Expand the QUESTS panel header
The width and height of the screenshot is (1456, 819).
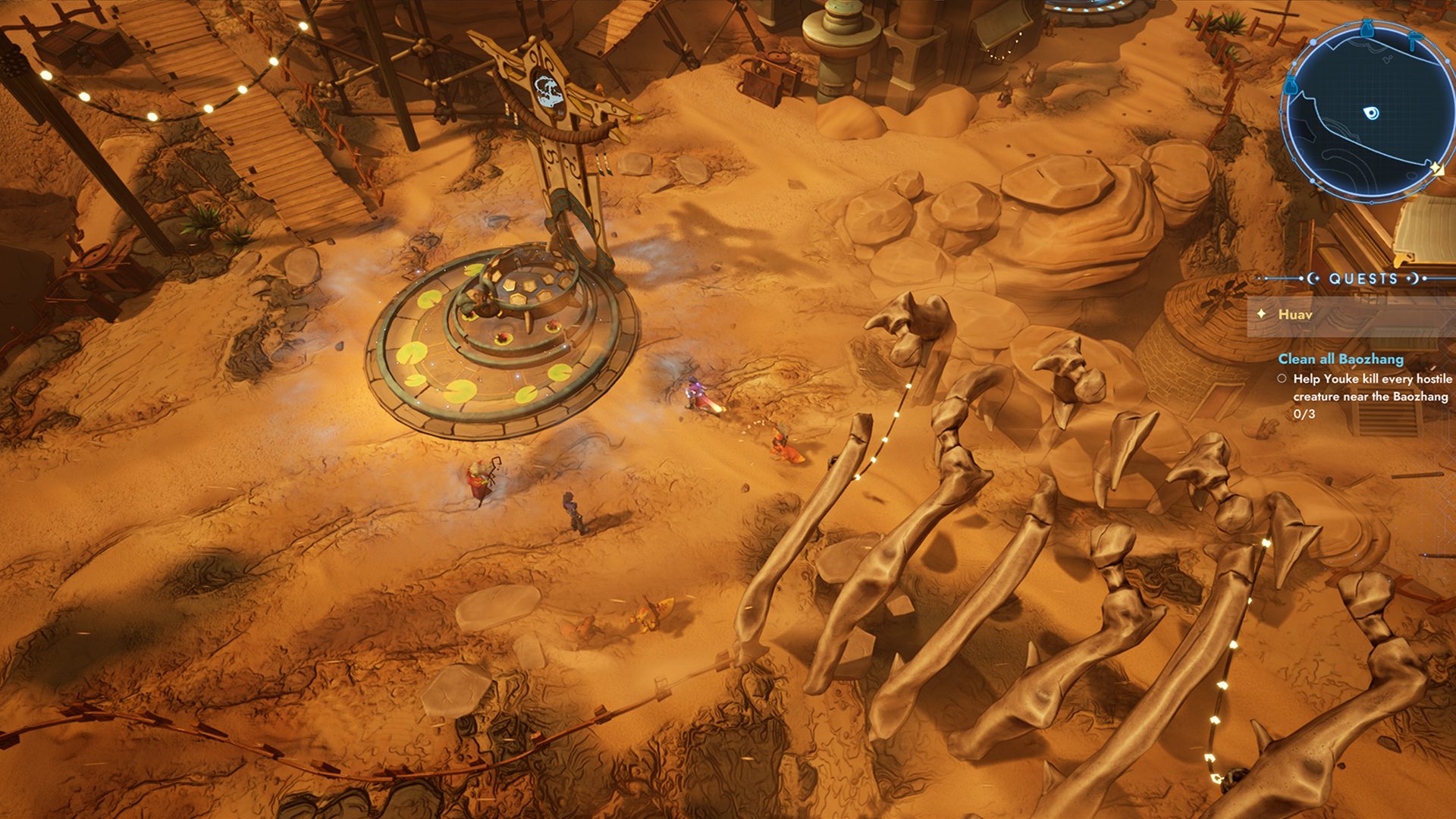(x=1363, y=278)
